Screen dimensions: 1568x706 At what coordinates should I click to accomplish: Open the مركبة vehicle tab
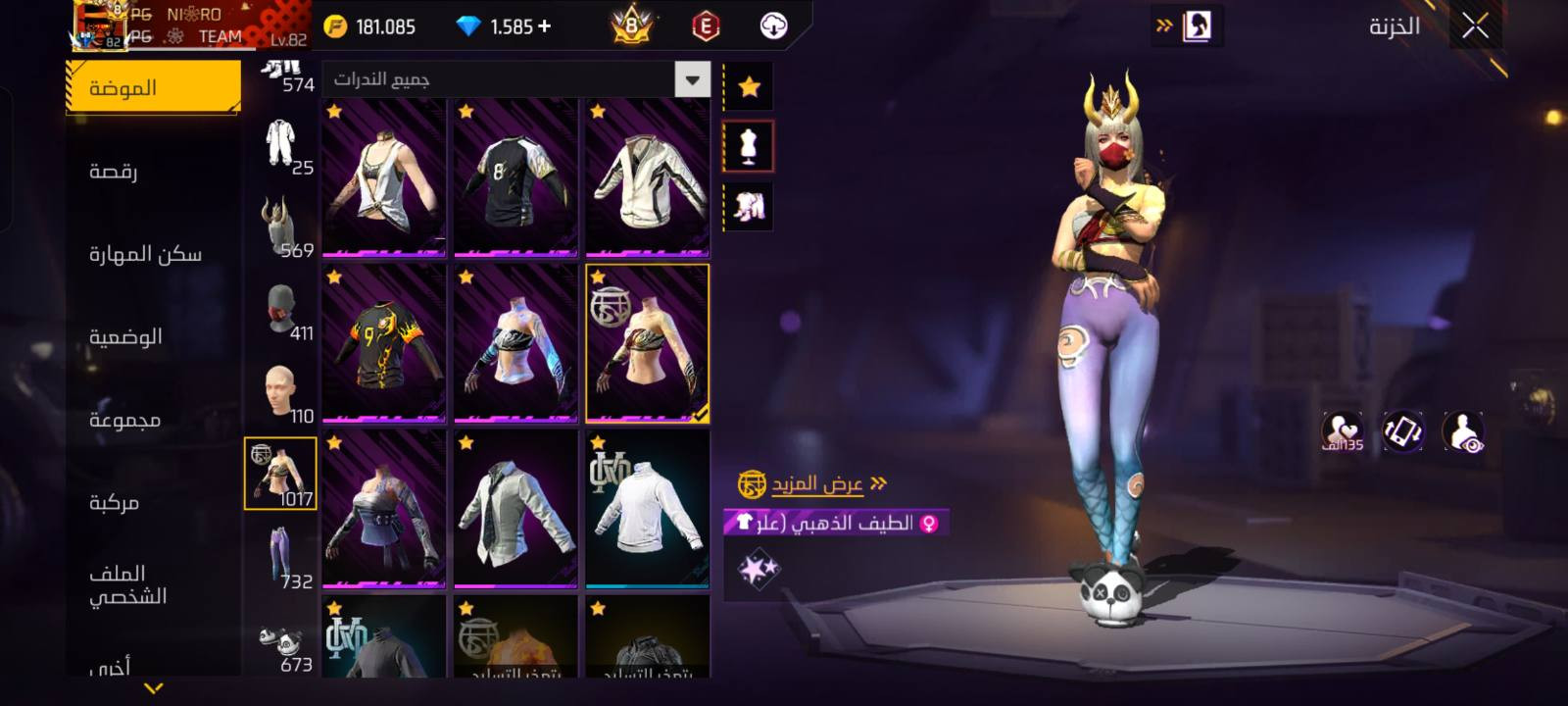tap(115, 503)
